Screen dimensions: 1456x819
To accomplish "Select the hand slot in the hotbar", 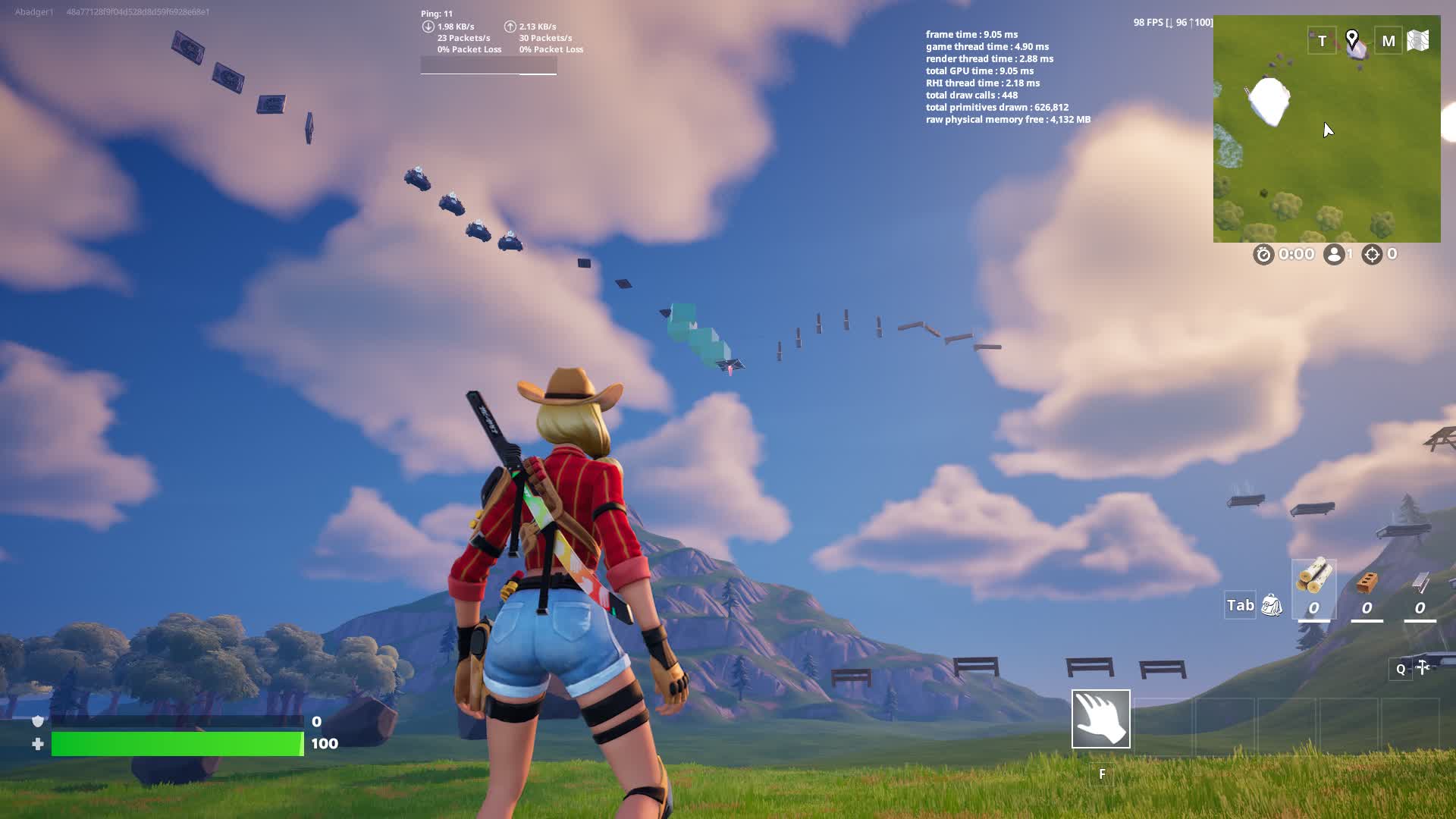I will pos(1100,719).
